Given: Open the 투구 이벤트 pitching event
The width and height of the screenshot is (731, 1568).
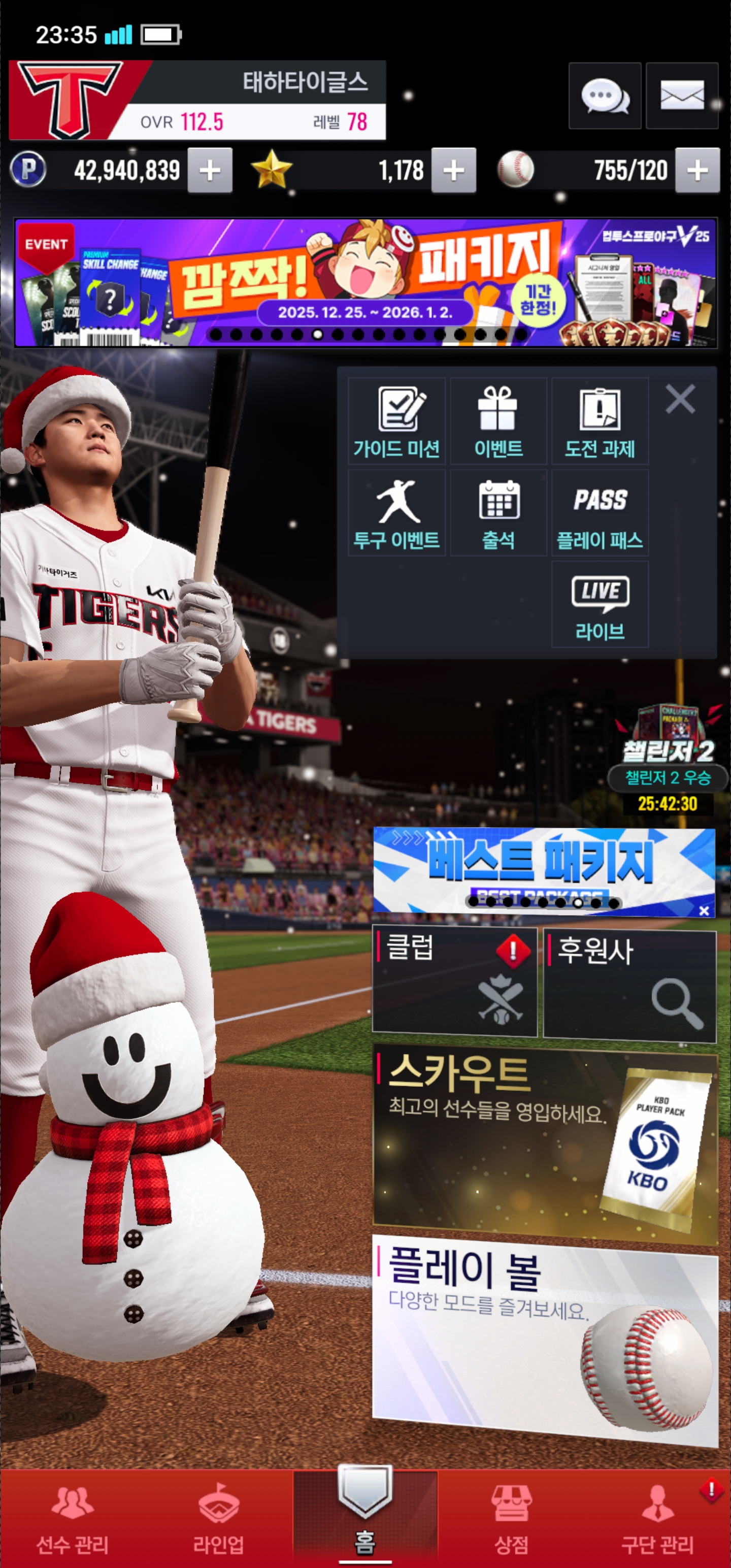Looking at the screenshot, I should [x=397, y=513].
